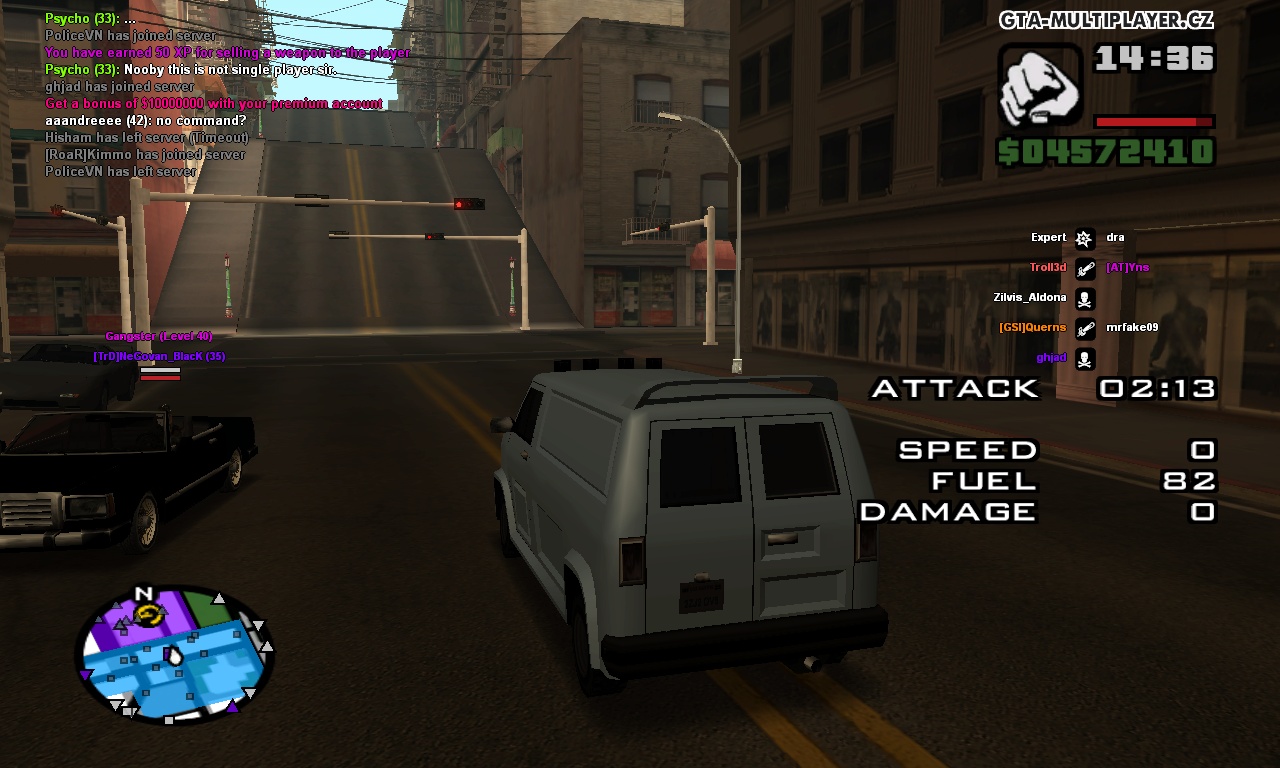
Task: Select the weapon icon beside [GSI]Querns
Action: point(1085,328)
